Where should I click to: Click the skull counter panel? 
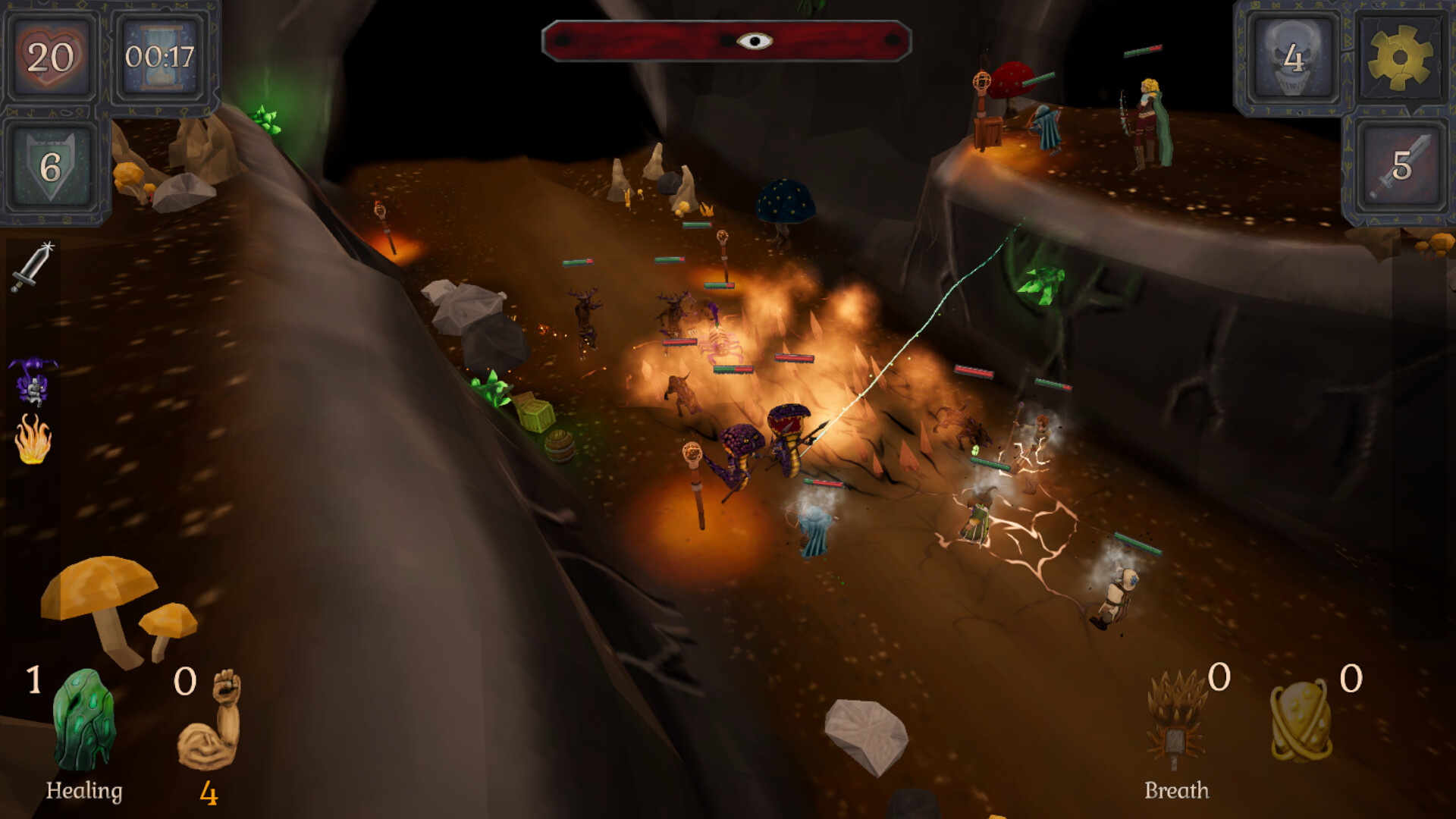pyautogui.click(x=1293, y=58)
